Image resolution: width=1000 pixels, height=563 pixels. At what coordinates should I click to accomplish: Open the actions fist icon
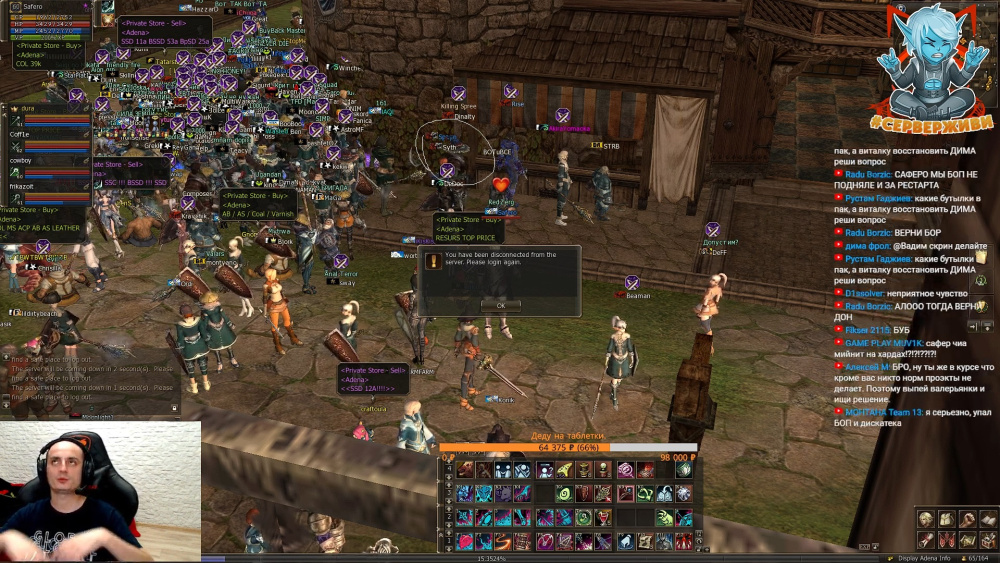click(967, 519)
